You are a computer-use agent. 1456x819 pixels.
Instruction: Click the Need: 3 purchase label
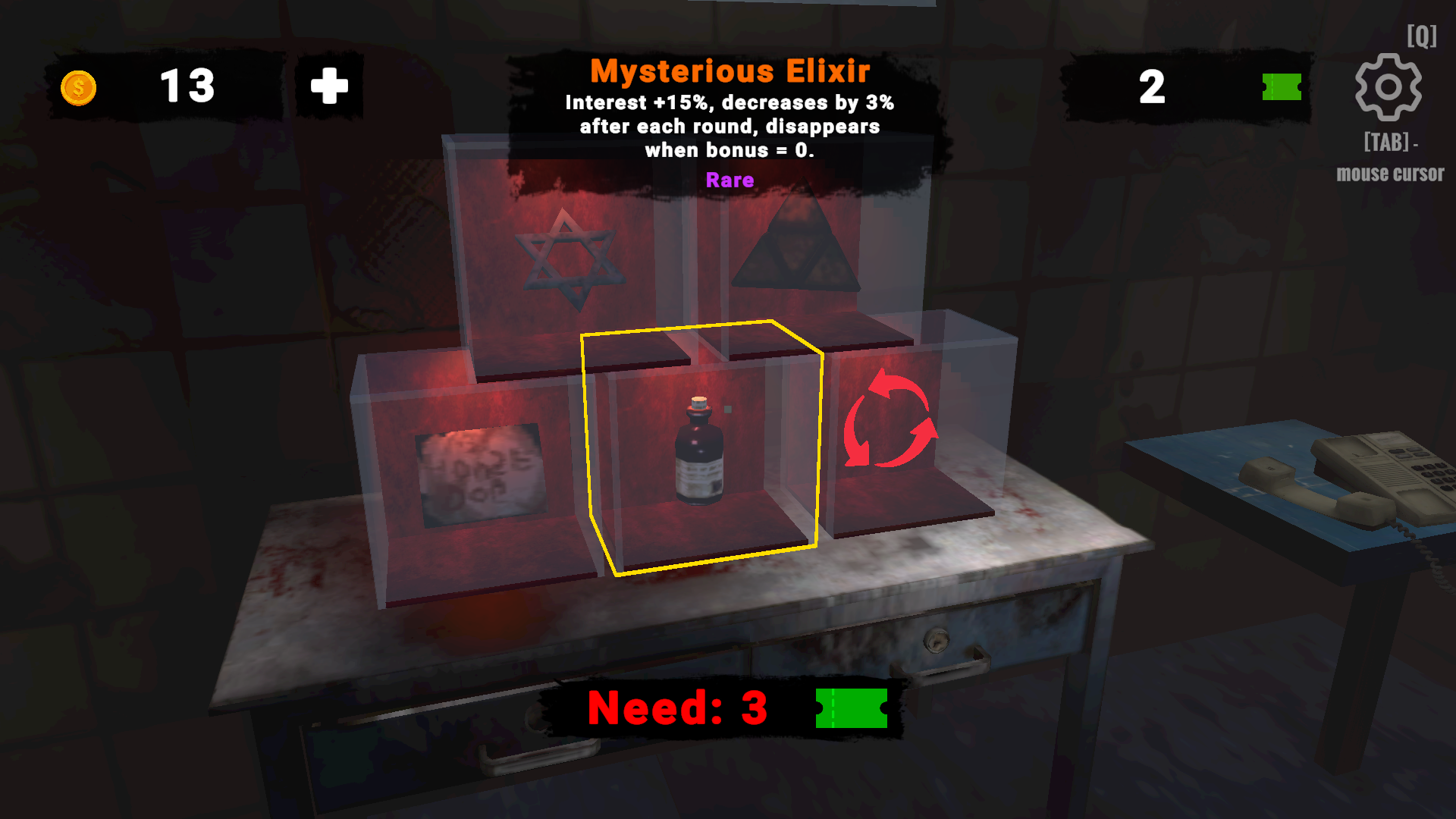677,708
